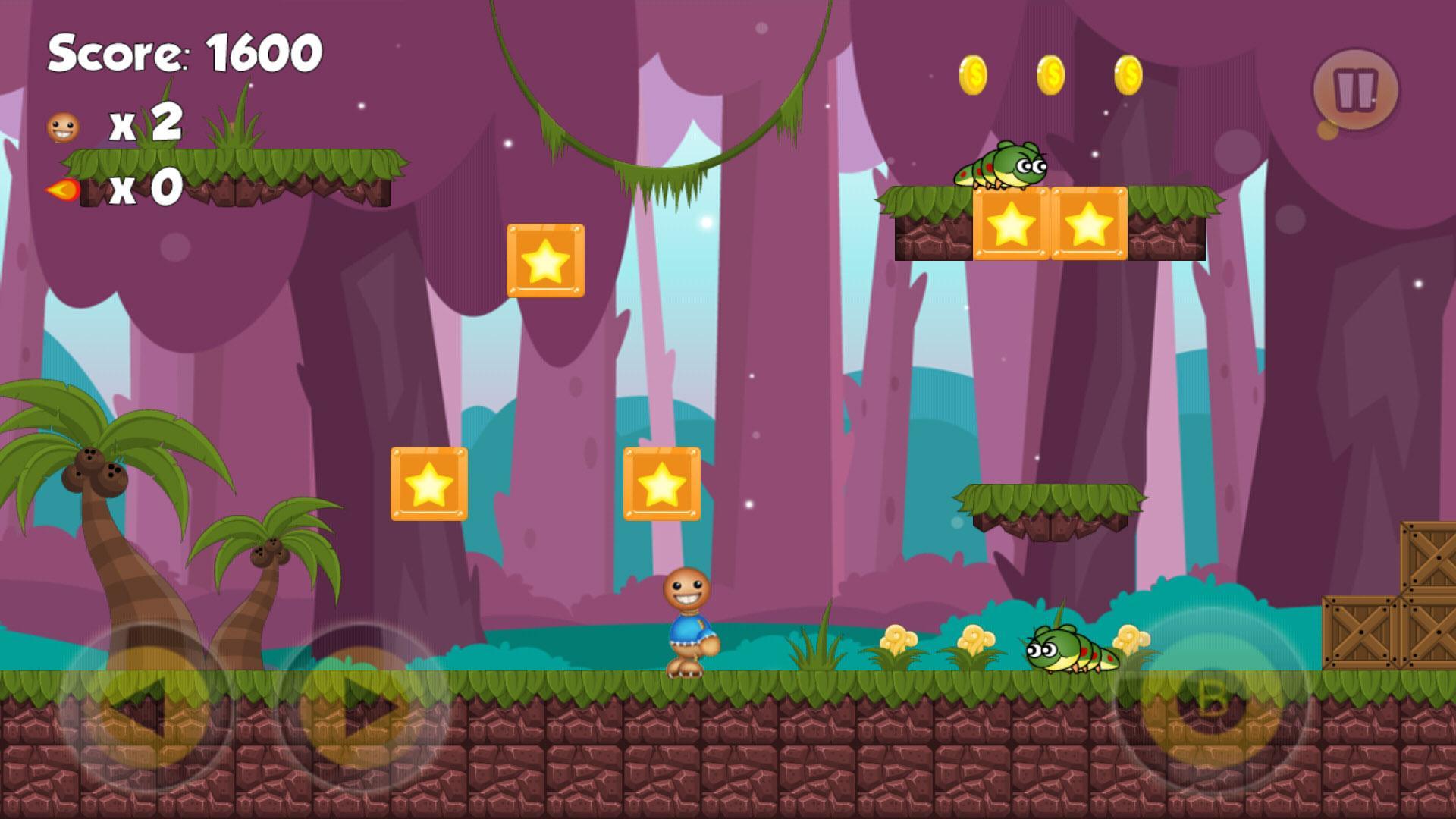Tap the smiley face lives icon
1456x819 pixels.
(62, 127)
